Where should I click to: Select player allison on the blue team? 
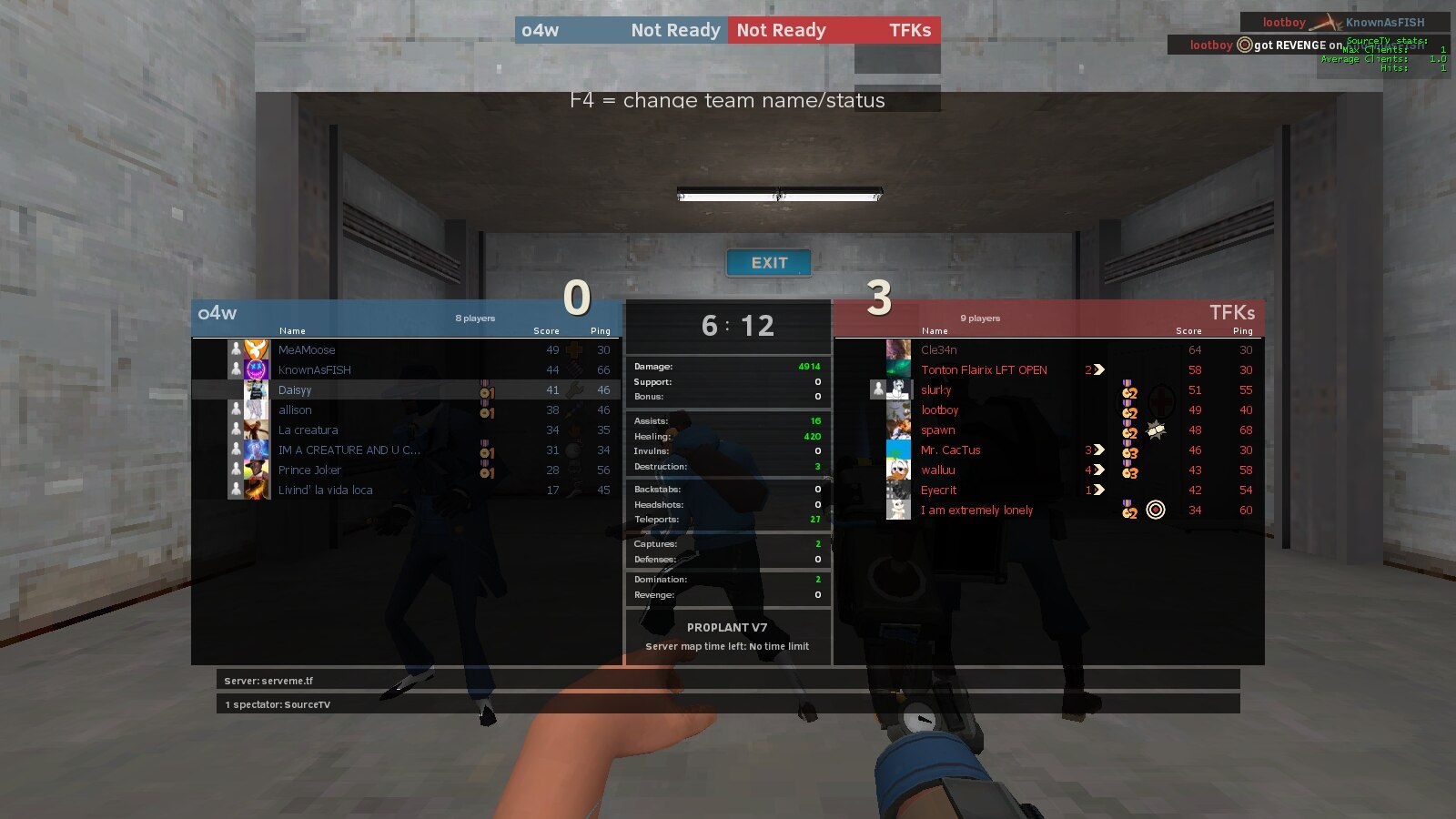295,410
